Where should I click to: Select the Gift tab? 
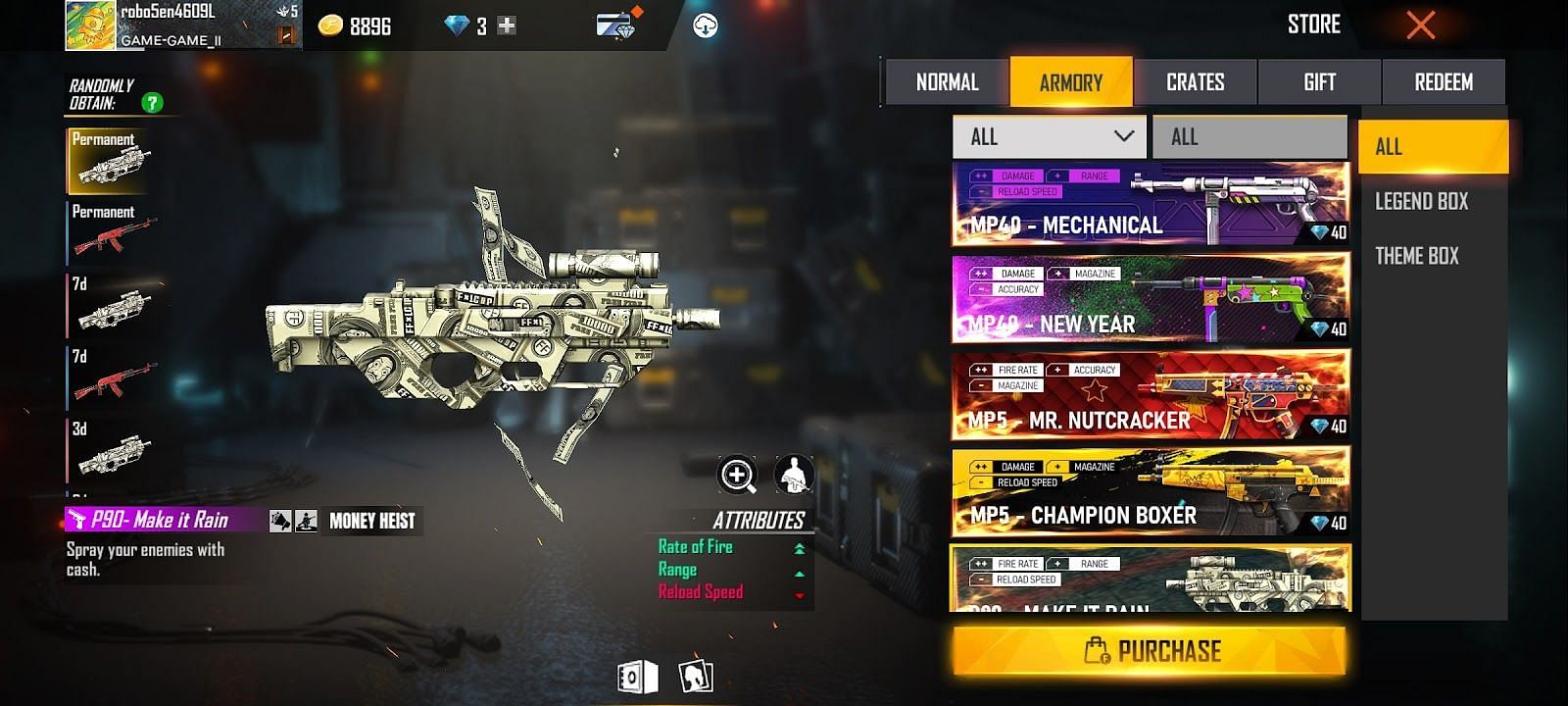1319,82
